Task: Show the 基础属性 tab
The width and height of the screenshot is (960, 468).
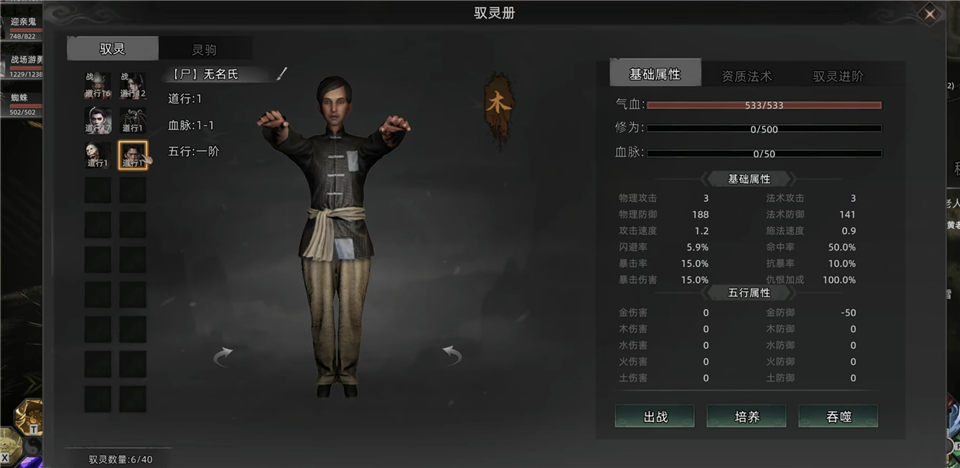Action: tap(655, 75)
